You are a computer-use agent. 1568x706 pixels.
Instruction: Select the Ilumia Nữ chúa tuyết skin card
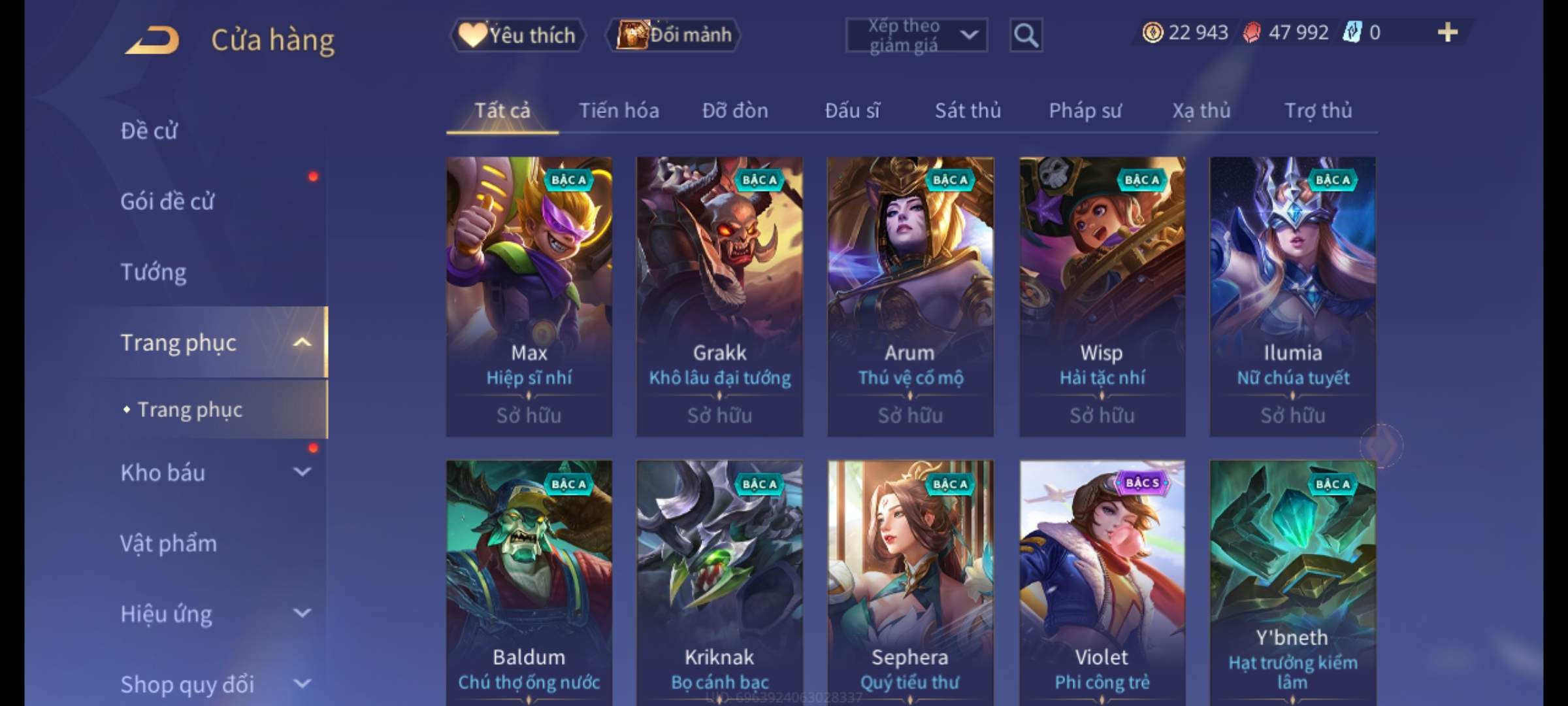(x=1292, y=296)
